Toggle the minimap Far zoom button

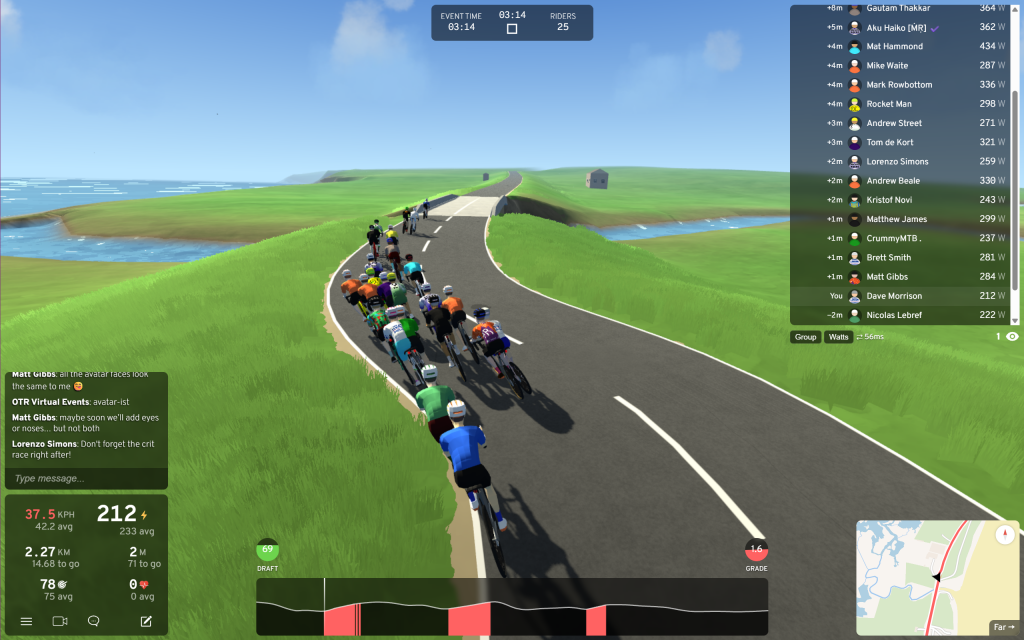coord(1003,627)
